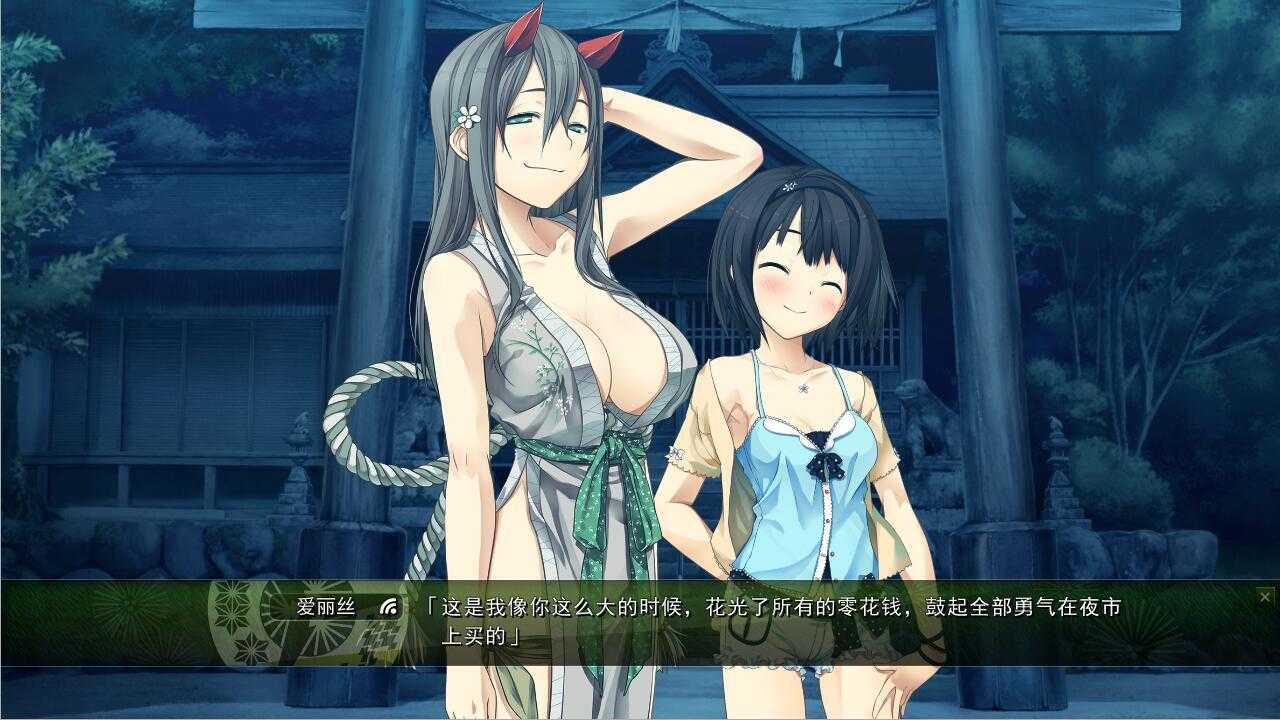Screen dimensions: 1280x720
Task: Click the audio playback icon beside the speaker name
Action: [386, 607]
